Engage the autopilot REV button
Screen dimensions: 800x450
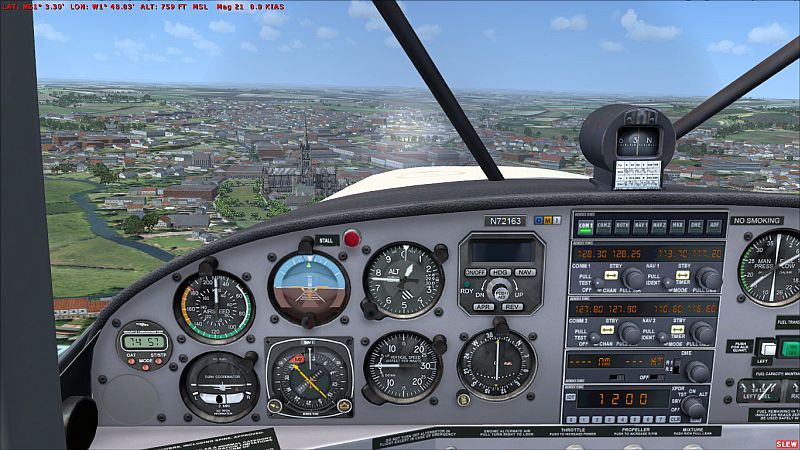(511, 307)
